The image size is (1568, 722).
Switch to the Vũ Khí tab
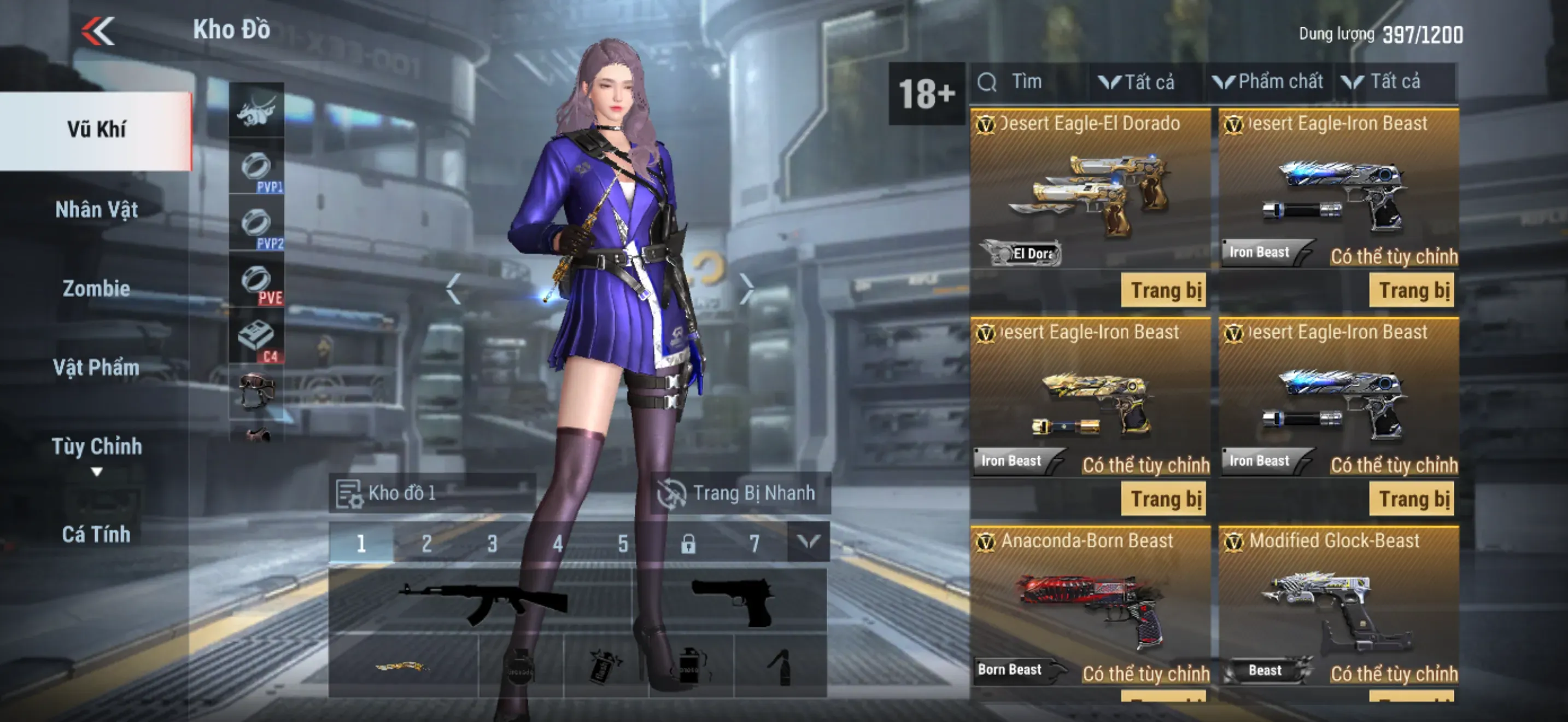[96, 130]
